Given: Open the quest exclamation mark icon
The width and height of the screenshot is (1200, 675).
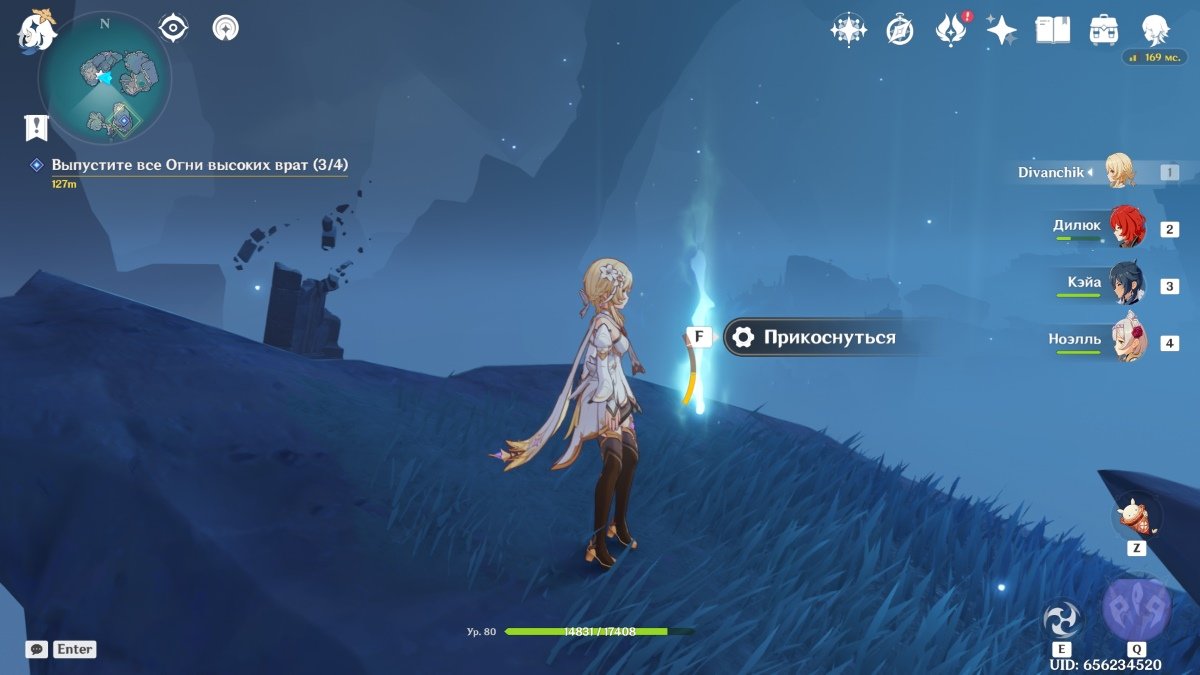Looking at the screenshot, I should [37, 127].
